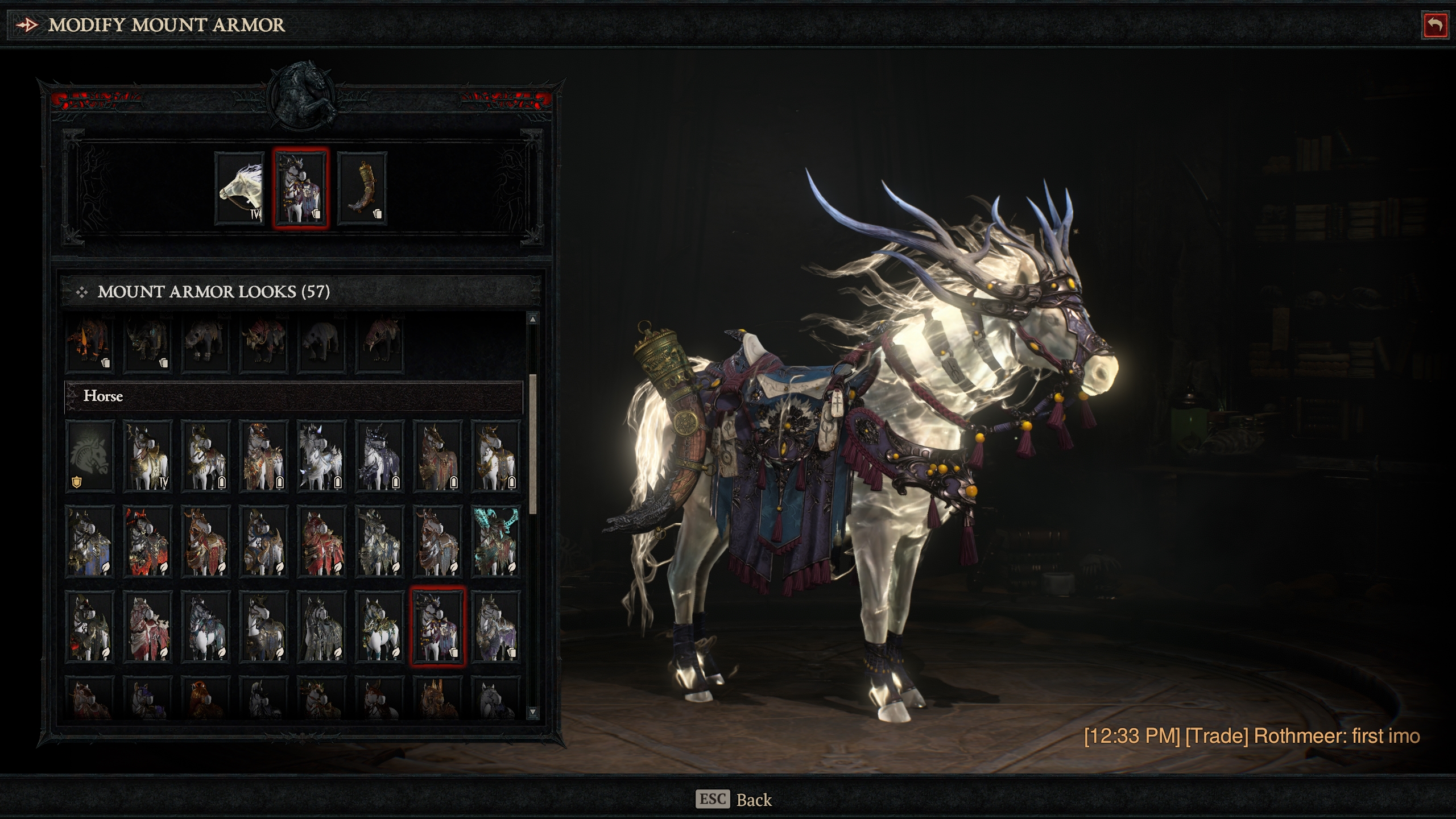Image resolution: width=1456 pixels, height=819 pixels.
Task: Choose the gold horse armor marked IV
Action: [x=148, y=456]
